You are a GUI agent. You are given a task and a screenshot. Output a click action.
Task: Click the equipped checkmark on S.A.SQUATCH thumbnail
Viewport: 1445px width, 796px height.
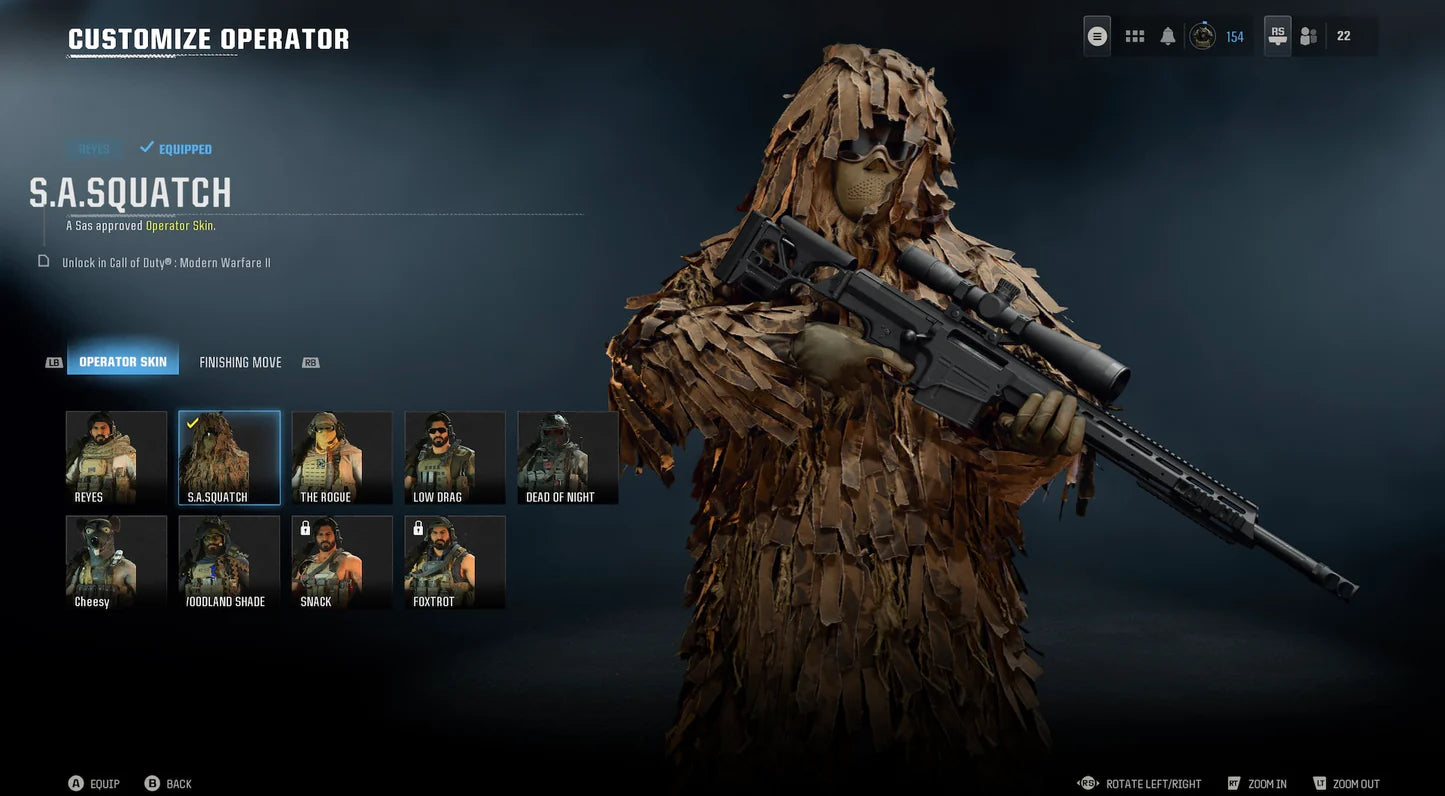(191, 422)
